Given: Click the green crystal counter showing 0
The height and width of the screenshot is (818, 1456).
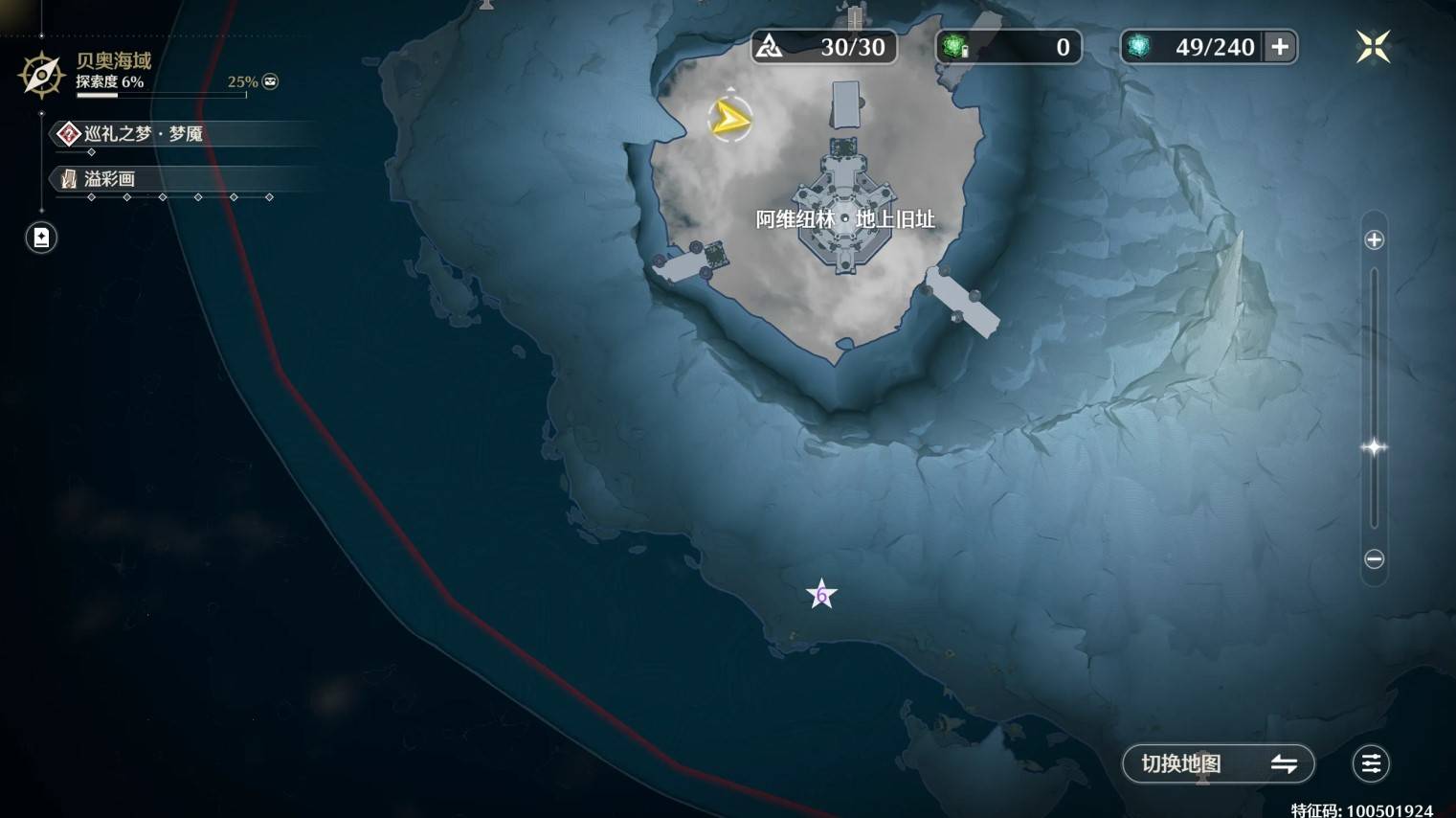Looking at the screenshot, I should tap(1008, 47).
